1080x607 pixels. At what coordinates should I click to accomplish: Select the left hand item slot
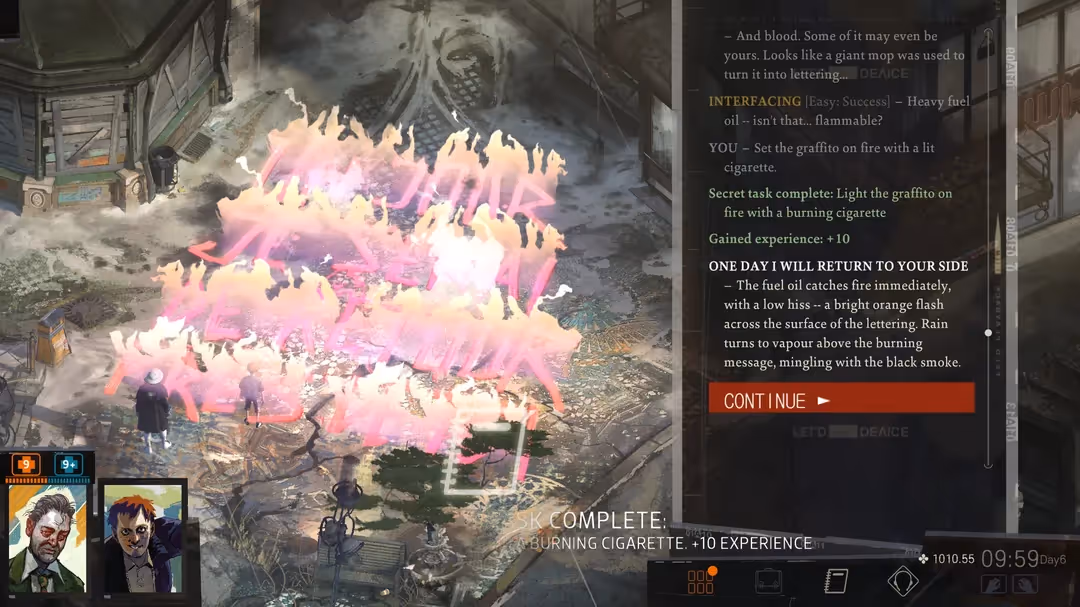(993, 584)
